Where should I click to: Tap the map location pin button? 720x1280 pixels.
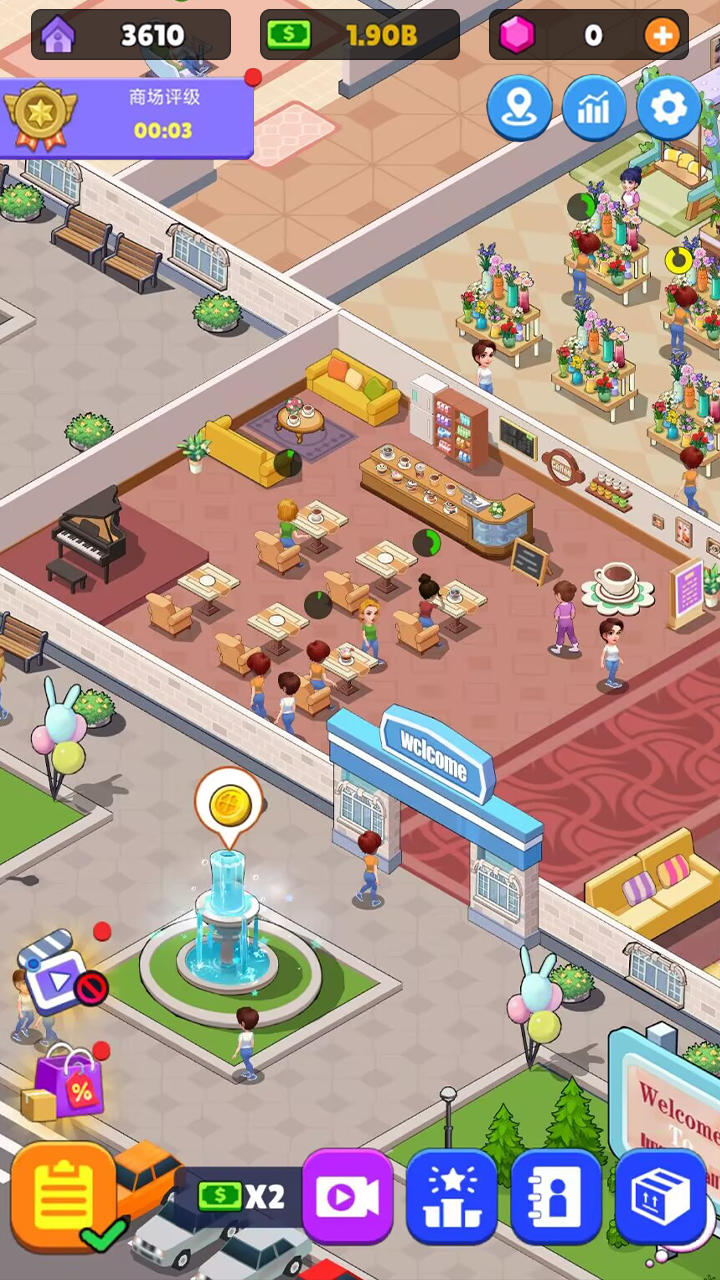pos(519,108)
